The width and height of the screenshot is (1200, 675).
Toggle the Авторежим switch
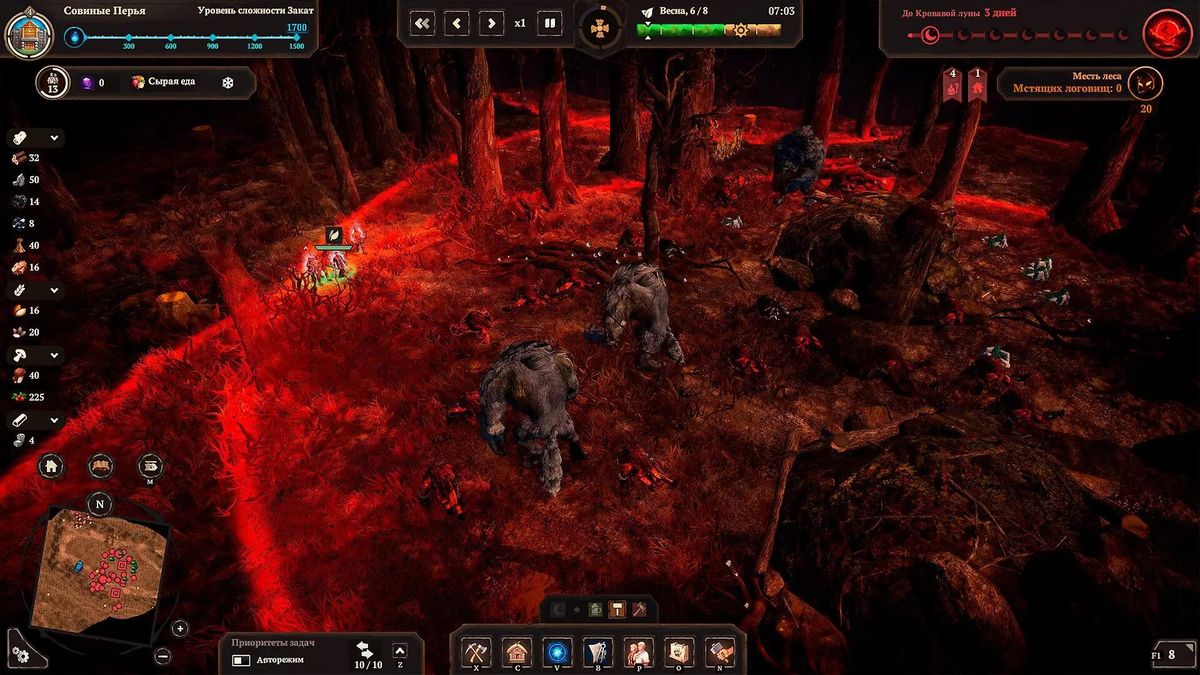[242, 660]
